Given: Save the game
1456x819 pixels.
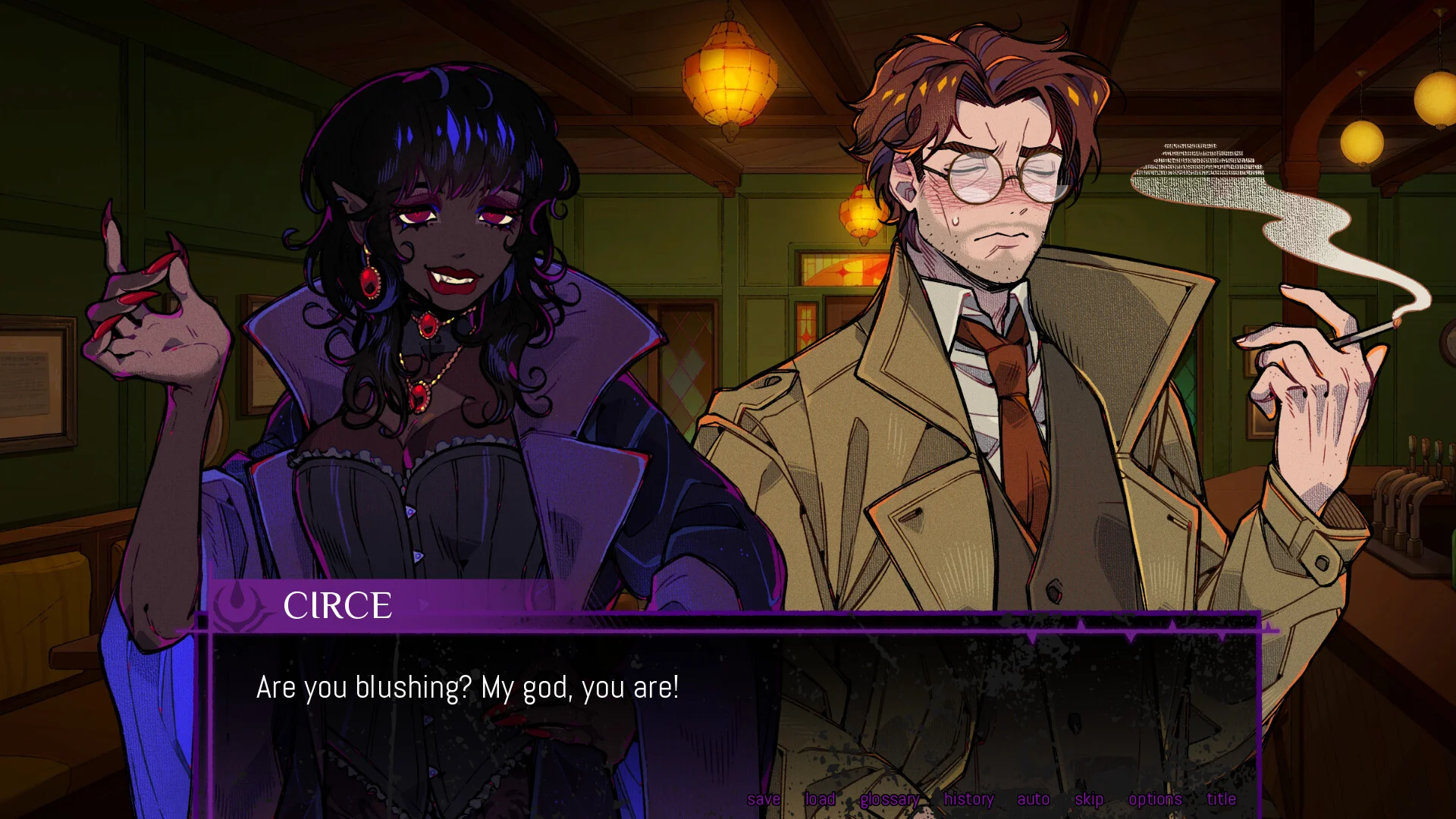Looking at the screenshot, I should tap(765, 799).
